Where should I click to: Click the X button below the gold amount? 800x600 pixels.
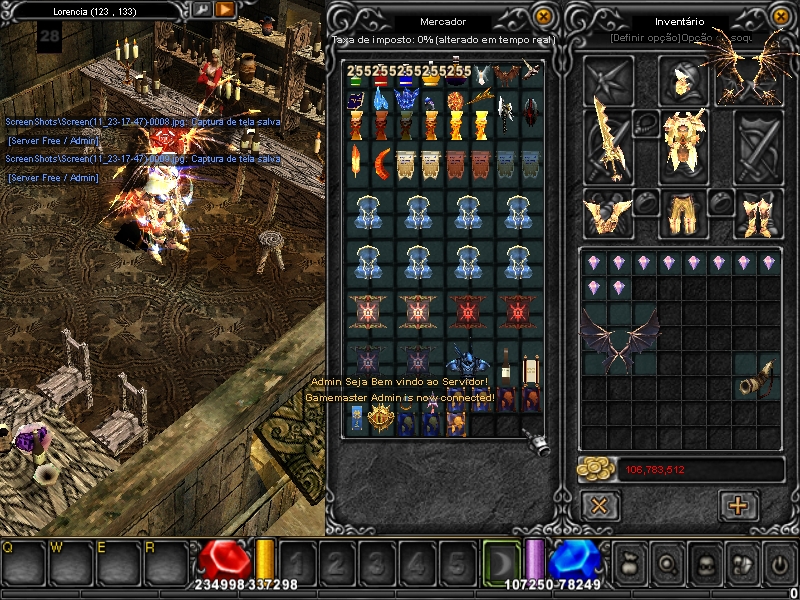(x=599, y=505)
